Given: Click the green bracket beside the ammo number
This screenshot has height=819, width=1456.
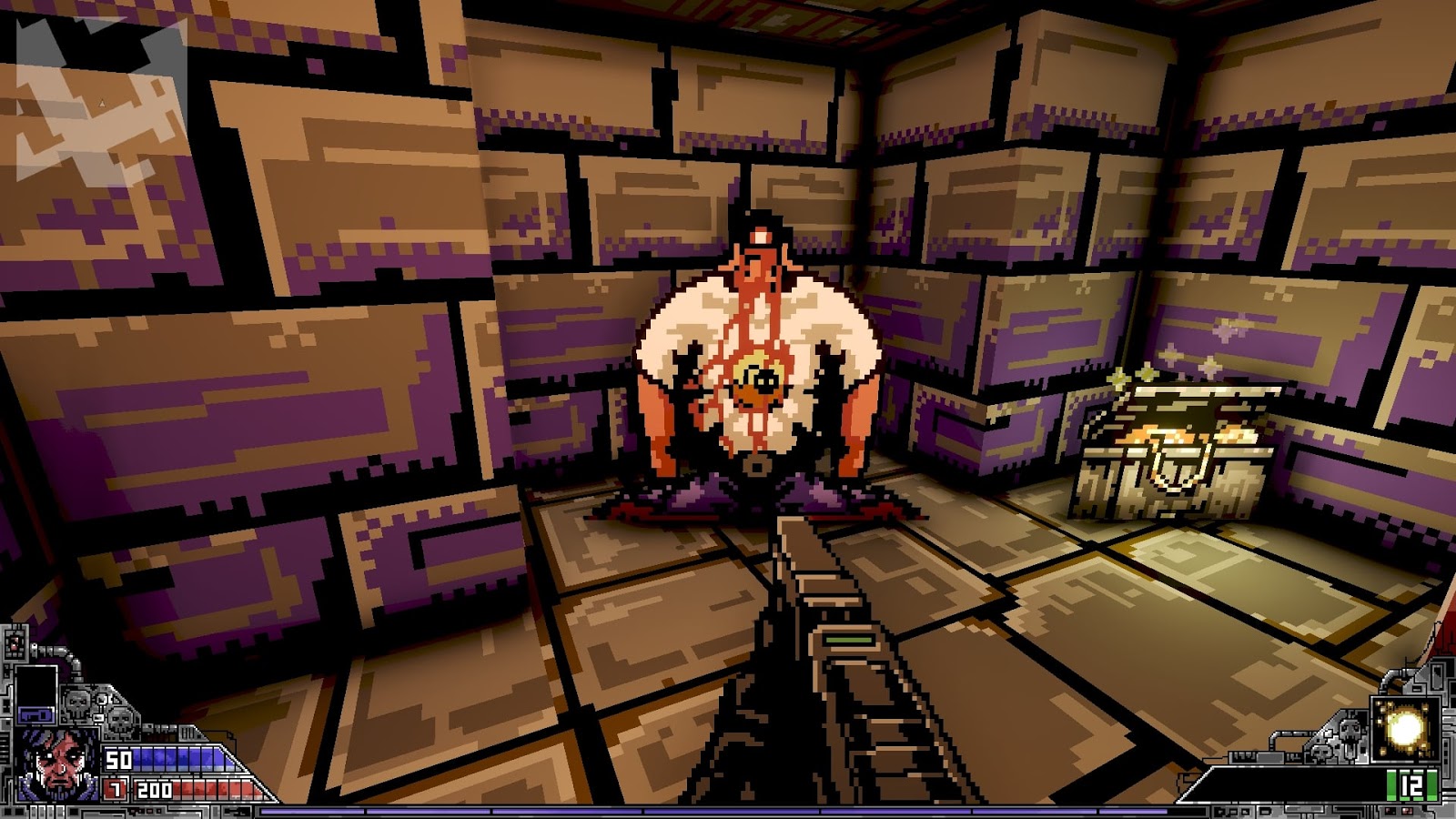Looking at the screenshot, I should (x=1393, y=784).
